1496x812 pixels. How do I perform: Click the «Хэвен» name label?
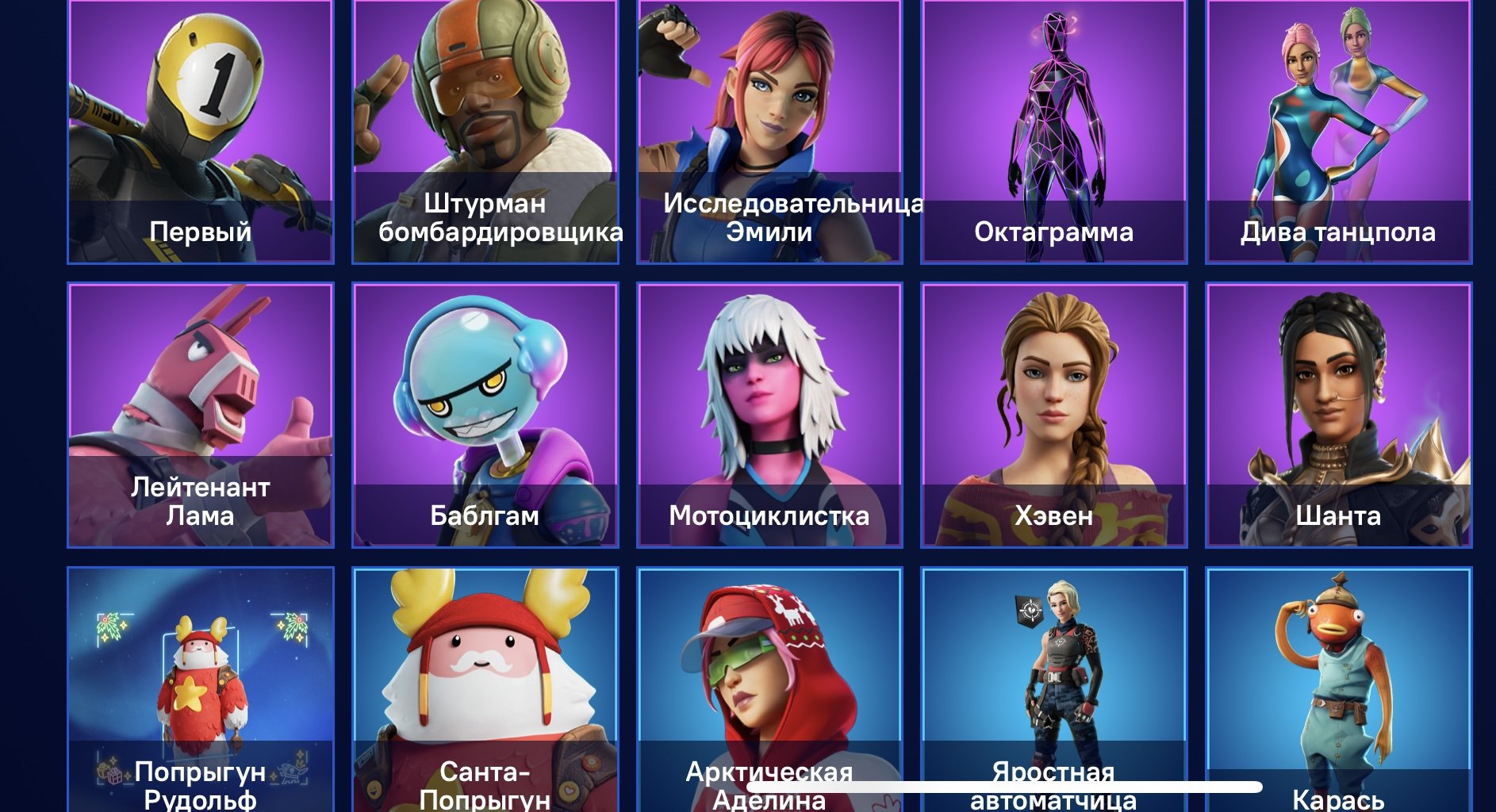pyautogui.click(x=1055, y=515)
